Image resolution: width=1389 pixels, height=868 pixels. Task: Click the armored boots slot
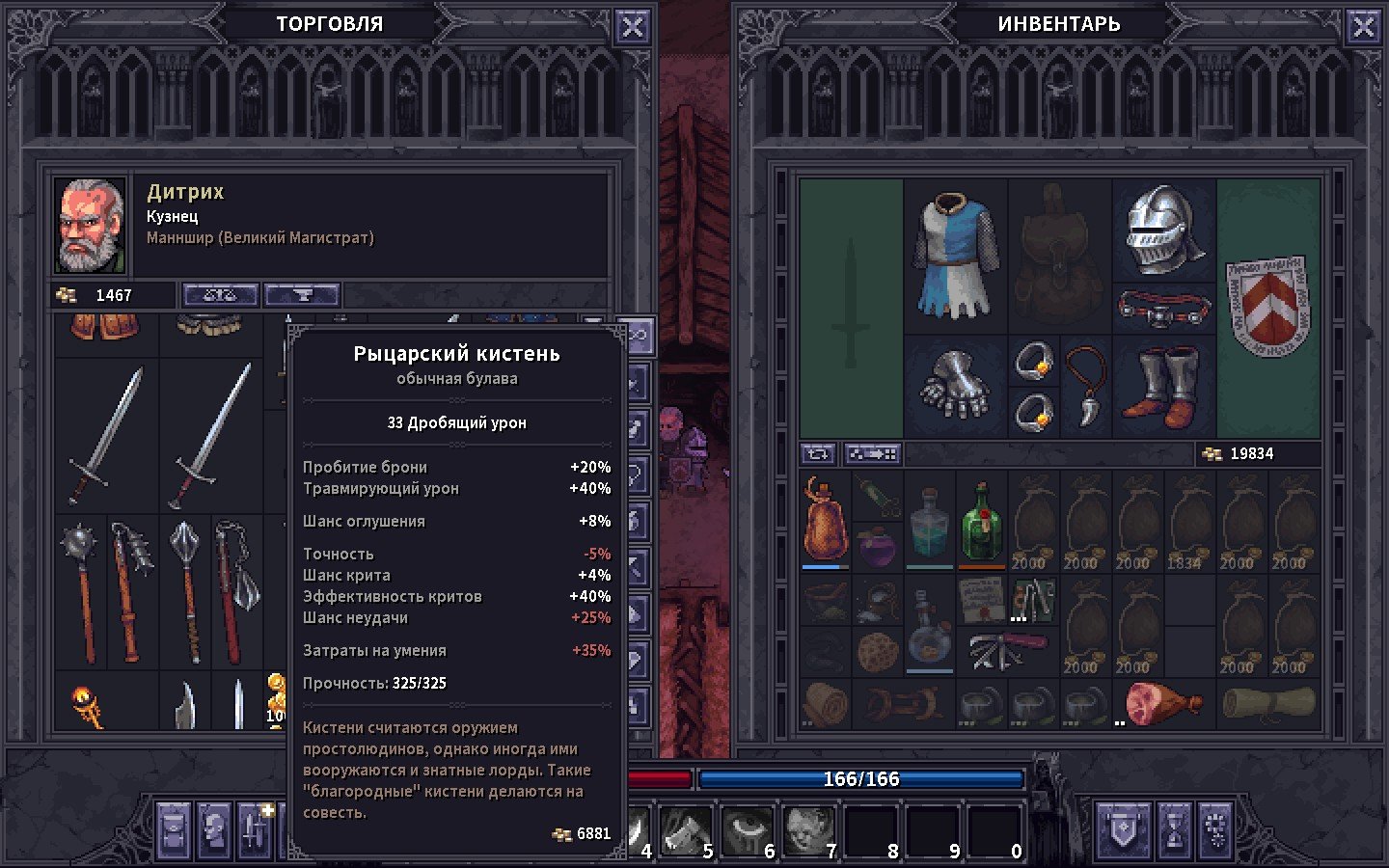[x=1163, y=388]
